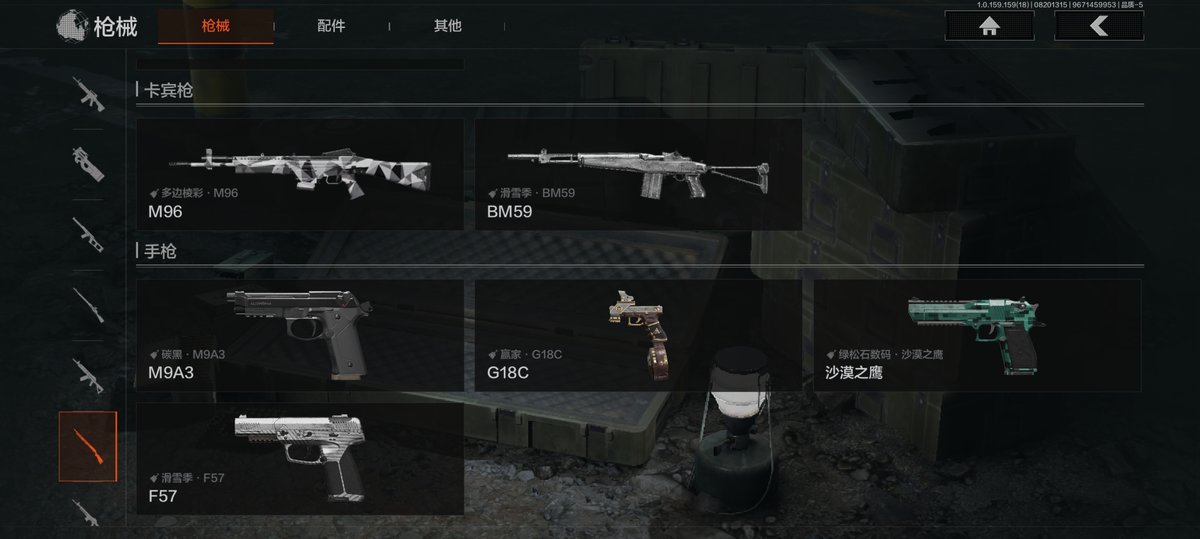Select the F57 pistol card
The height and width of the screenshot is (539, 1200).
(x=300, y=458)
